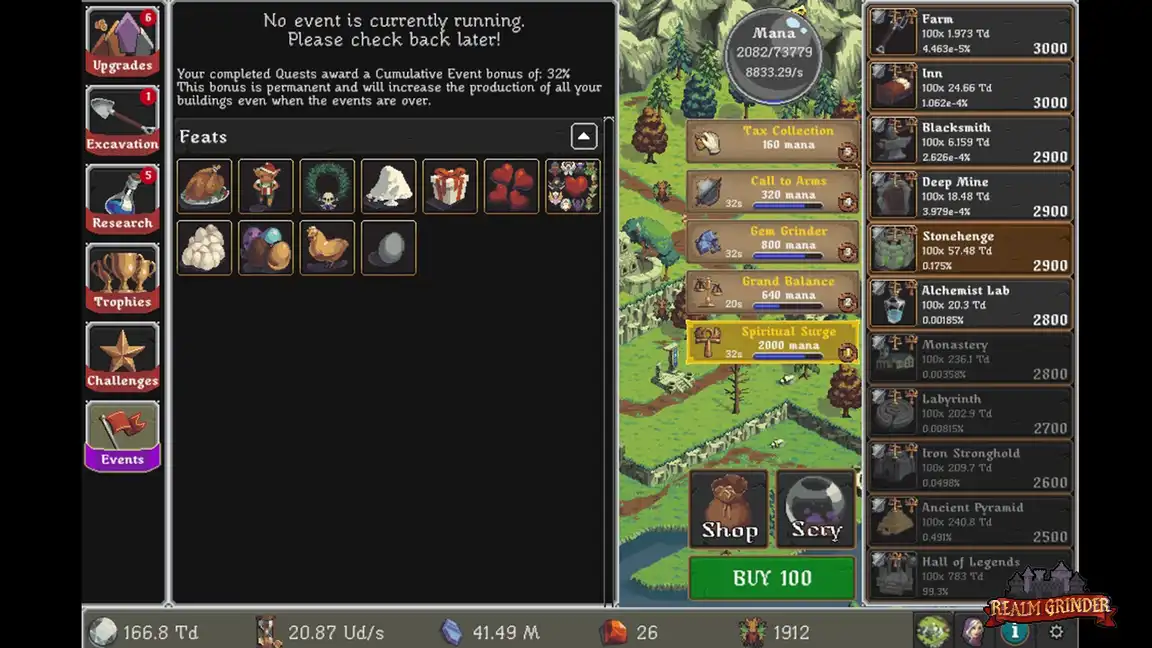Toggle the BUY 100 quantity button
The image size is (1152, 648).
tap(772, 578)
